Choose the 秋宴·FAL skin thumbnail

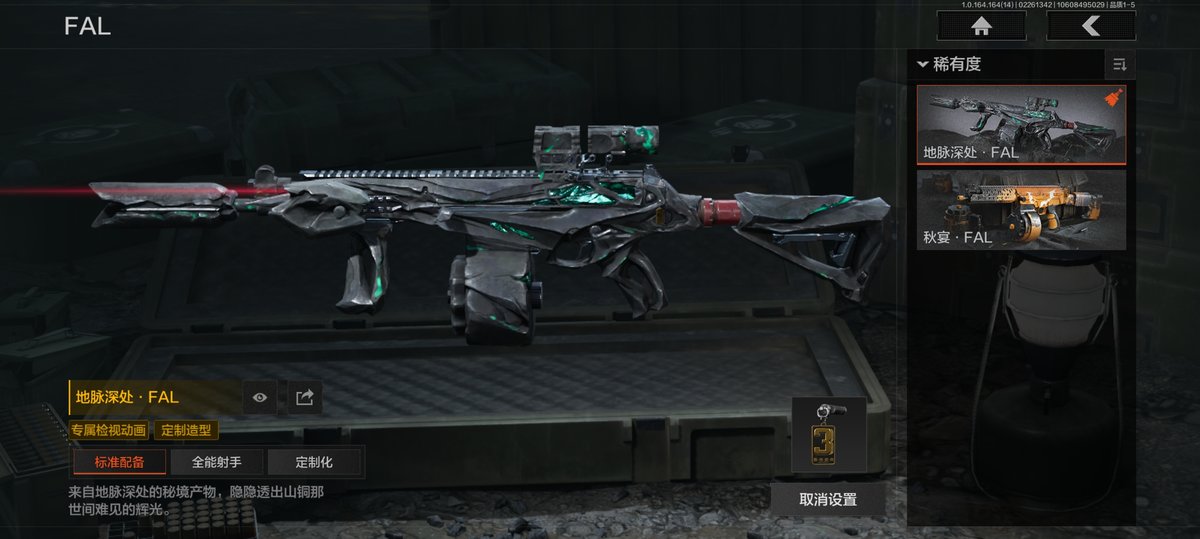[1021, 209]
